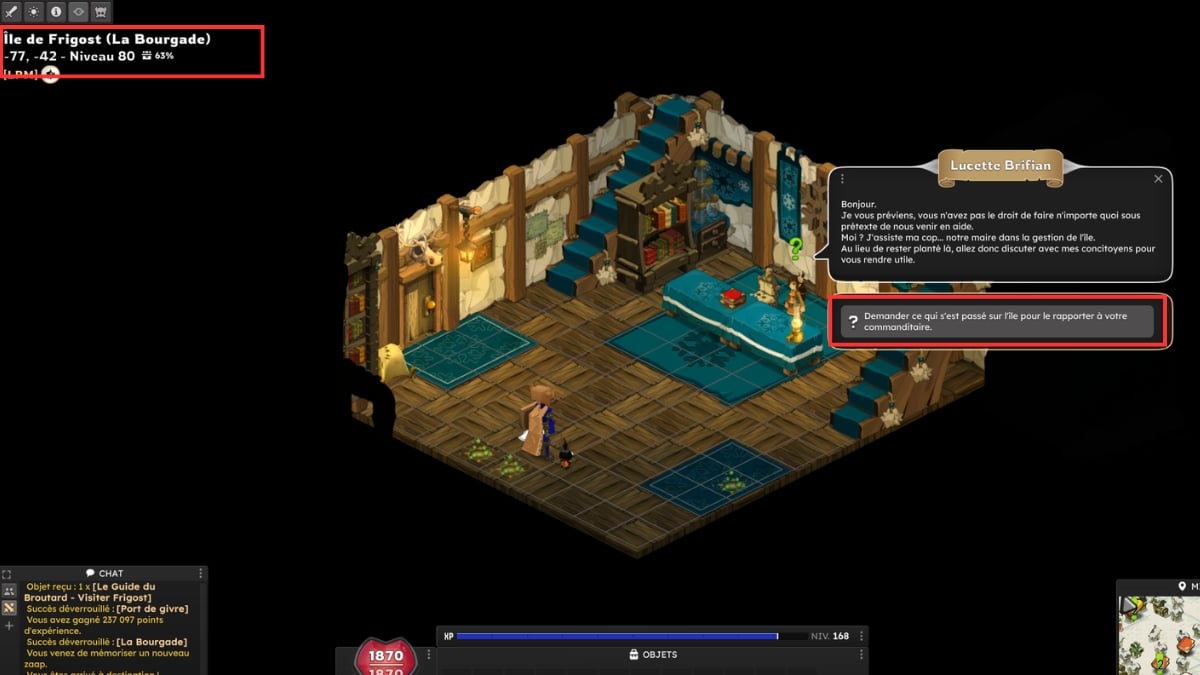The width and height of the screenshot is (1200, 675).
Task: Open the OBJETS panel header
Action: 652,655
